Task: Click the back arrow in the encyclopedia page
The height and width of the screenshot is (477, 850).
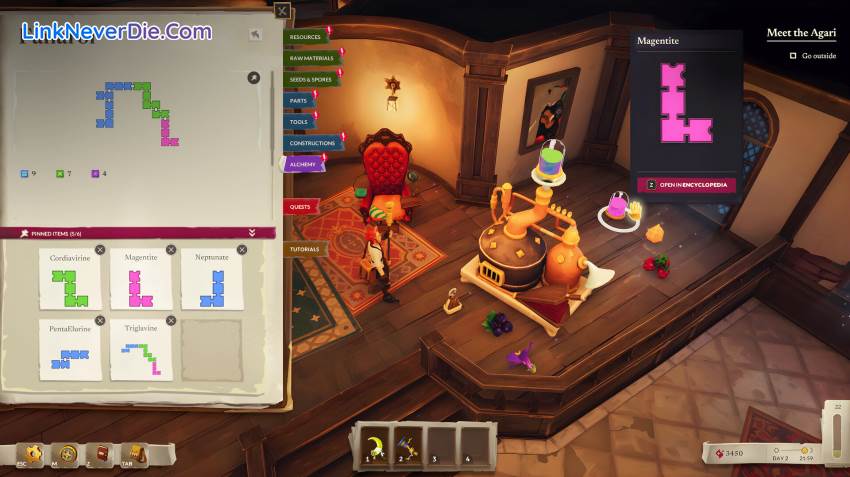Action: (x=256, y=34)
